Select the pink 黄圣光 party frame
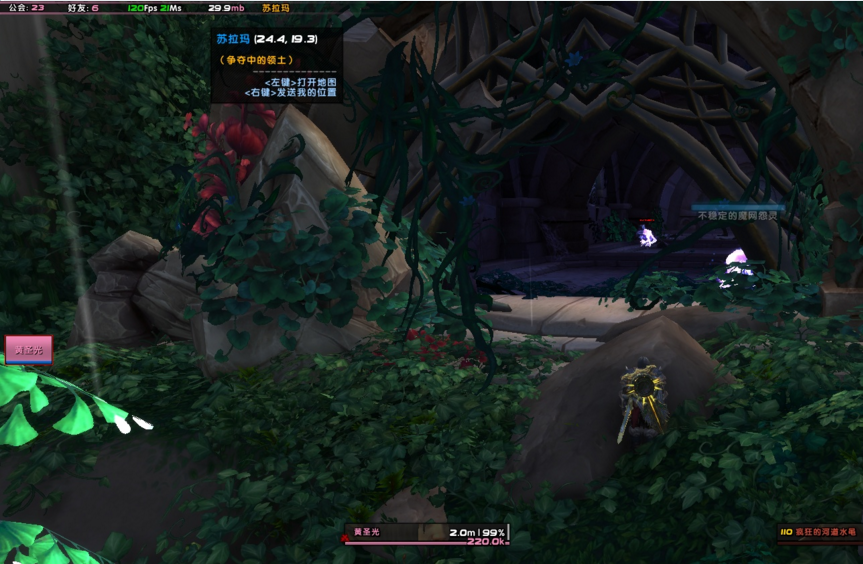Screen dimensions: 863x564 [29, 350]
